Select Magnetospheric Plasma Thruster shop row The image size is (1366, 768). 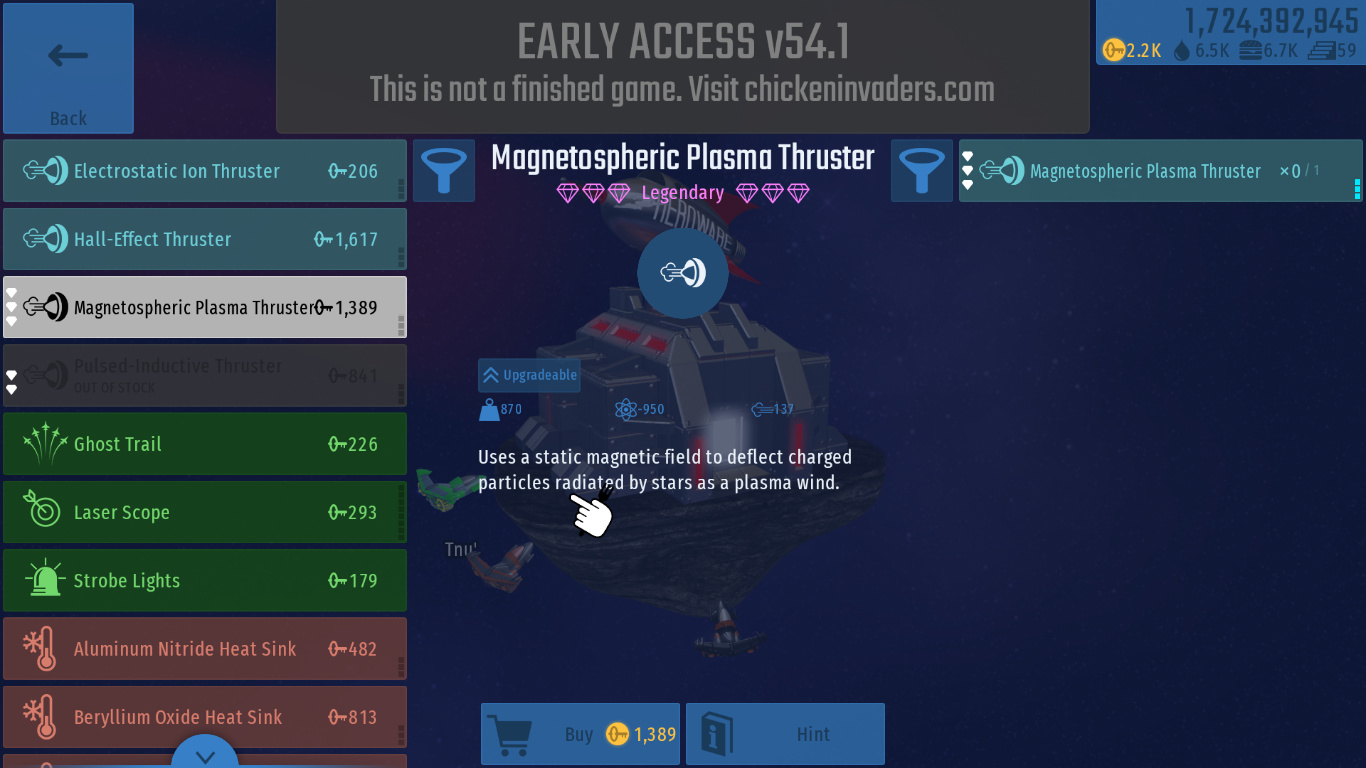click(205, 307)
